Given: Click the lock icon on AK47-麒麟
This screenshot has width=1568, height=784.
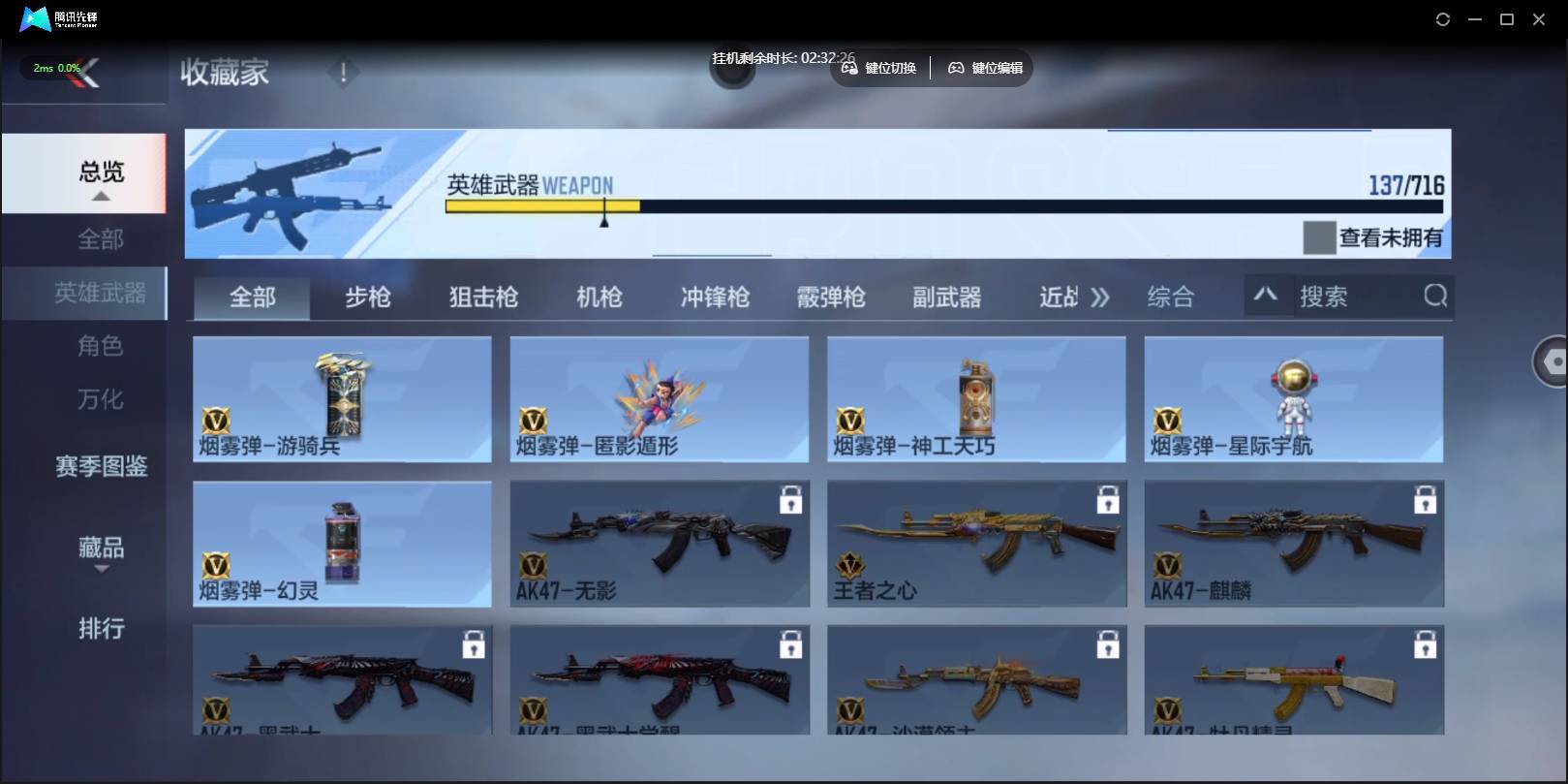Looking at the screenshot, I should pyautogui.click(x=1425, y=499).
